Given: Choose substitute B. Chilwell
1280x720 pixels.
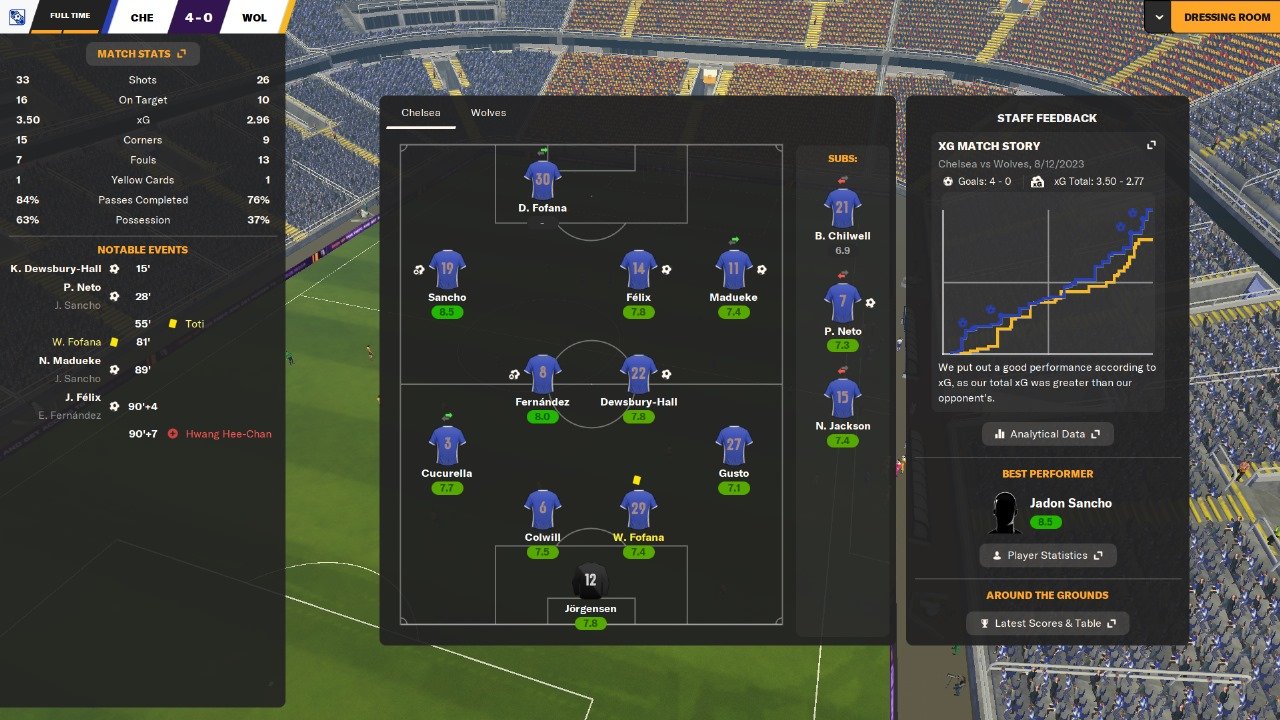Looking at the screenshot, I should click(x=842, y=209).
